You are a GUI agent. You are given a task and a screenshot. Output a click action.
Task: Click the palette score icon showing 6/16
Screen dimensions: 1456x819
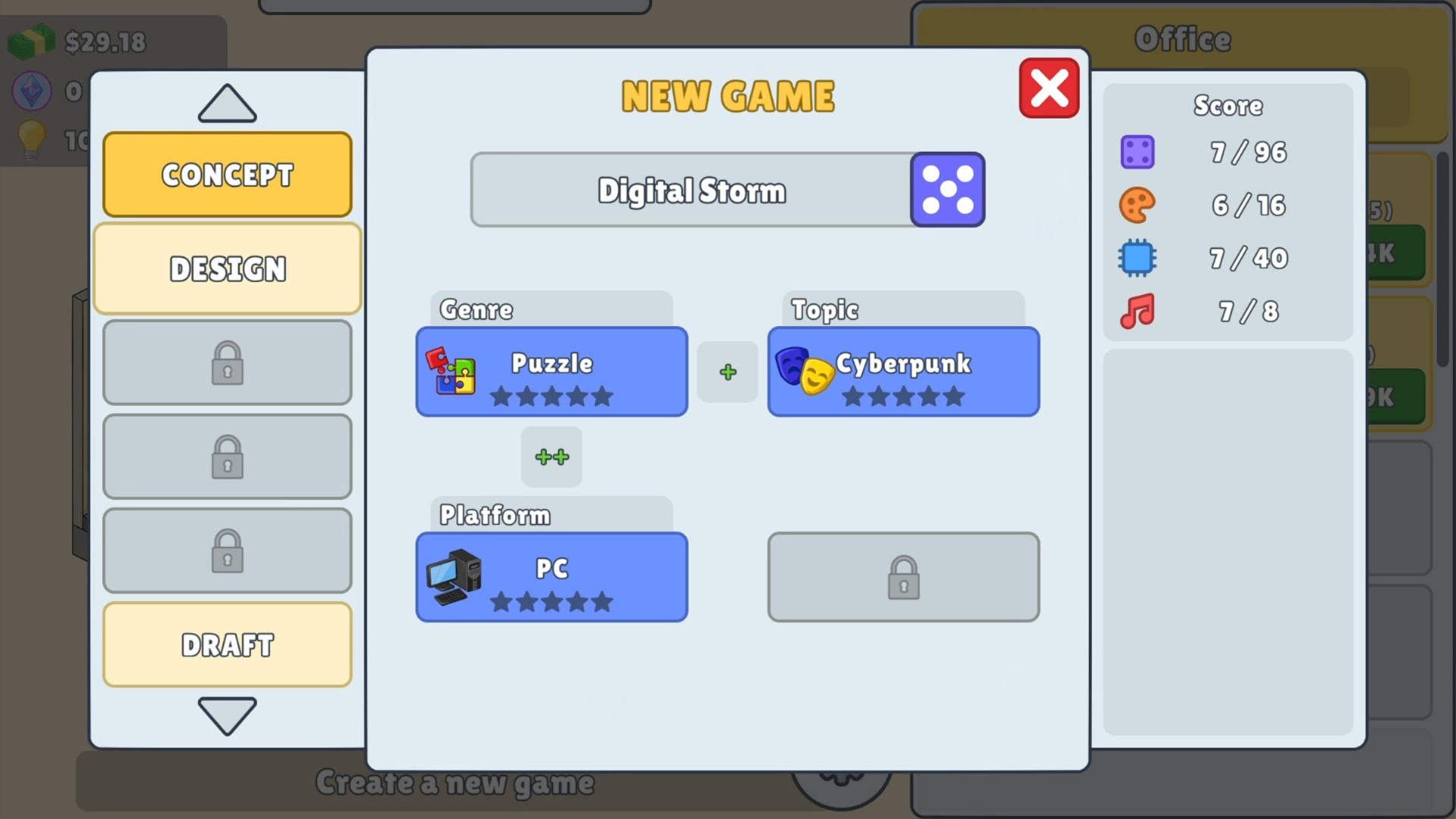point(1137,206)
